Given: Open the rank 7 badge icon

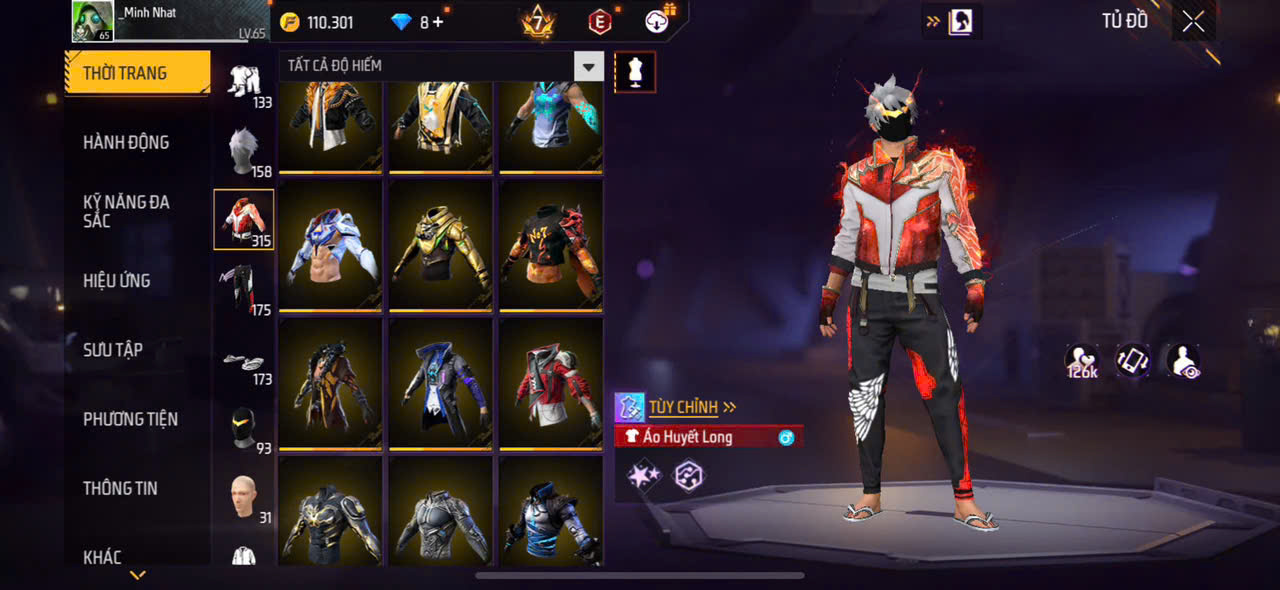Looking at the screenshot, I should [537, 22].
